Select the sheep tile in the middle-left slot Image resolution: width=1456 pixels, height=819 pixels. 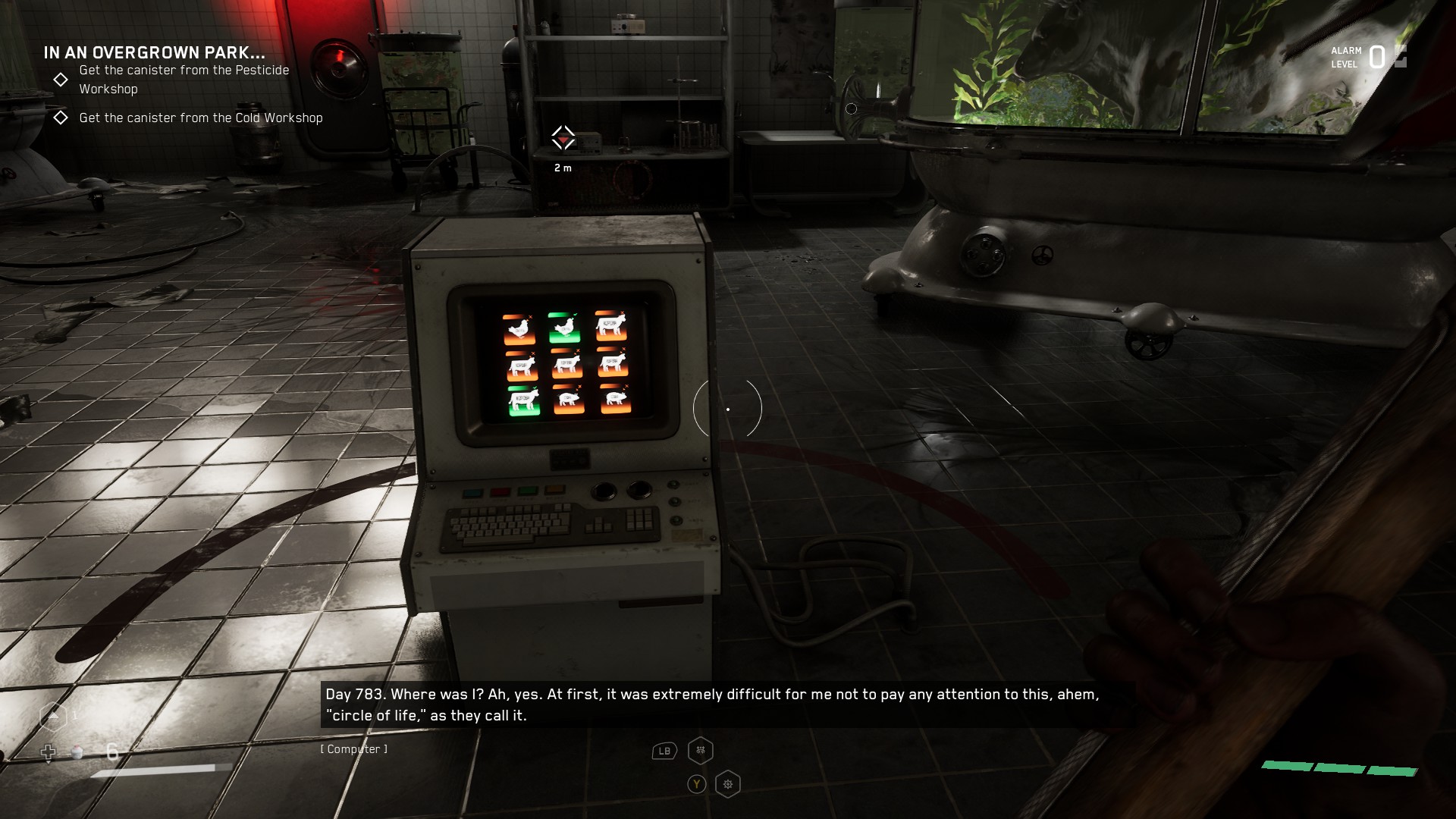(522, 365)
